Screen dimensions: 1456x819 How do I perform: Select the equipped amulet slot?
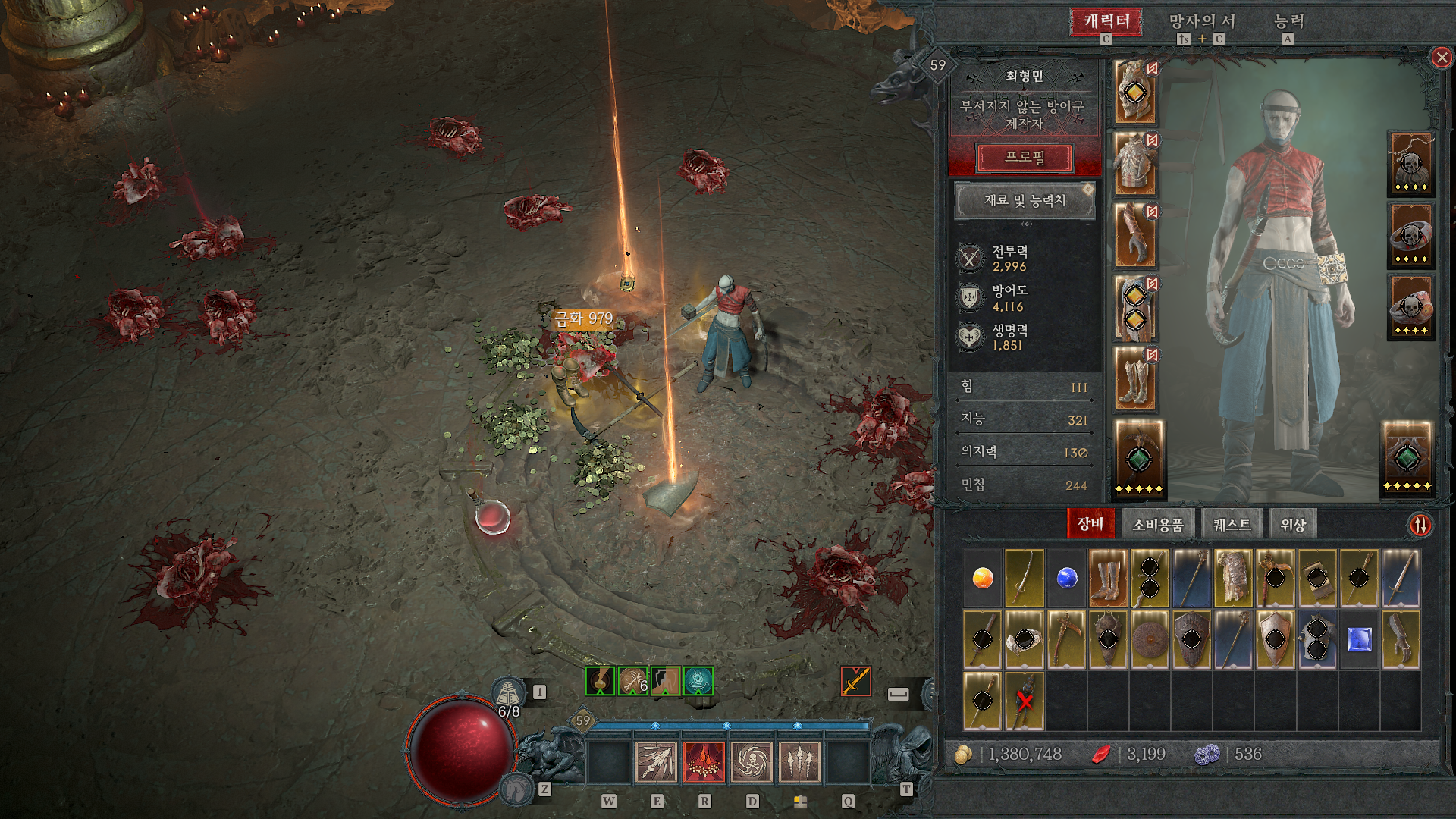(x=1410, y=164)
